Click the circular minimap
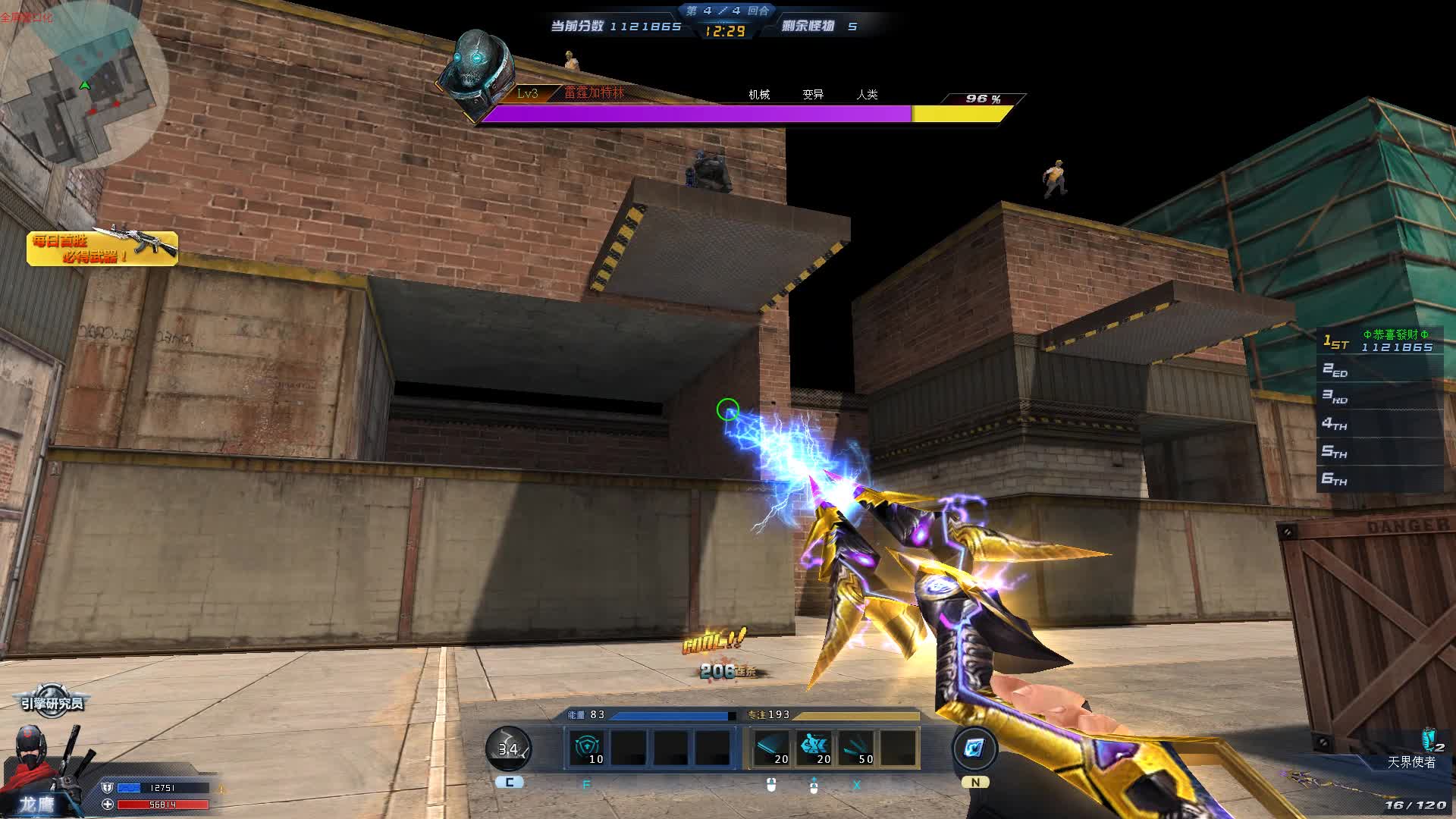 coord(85,85)
